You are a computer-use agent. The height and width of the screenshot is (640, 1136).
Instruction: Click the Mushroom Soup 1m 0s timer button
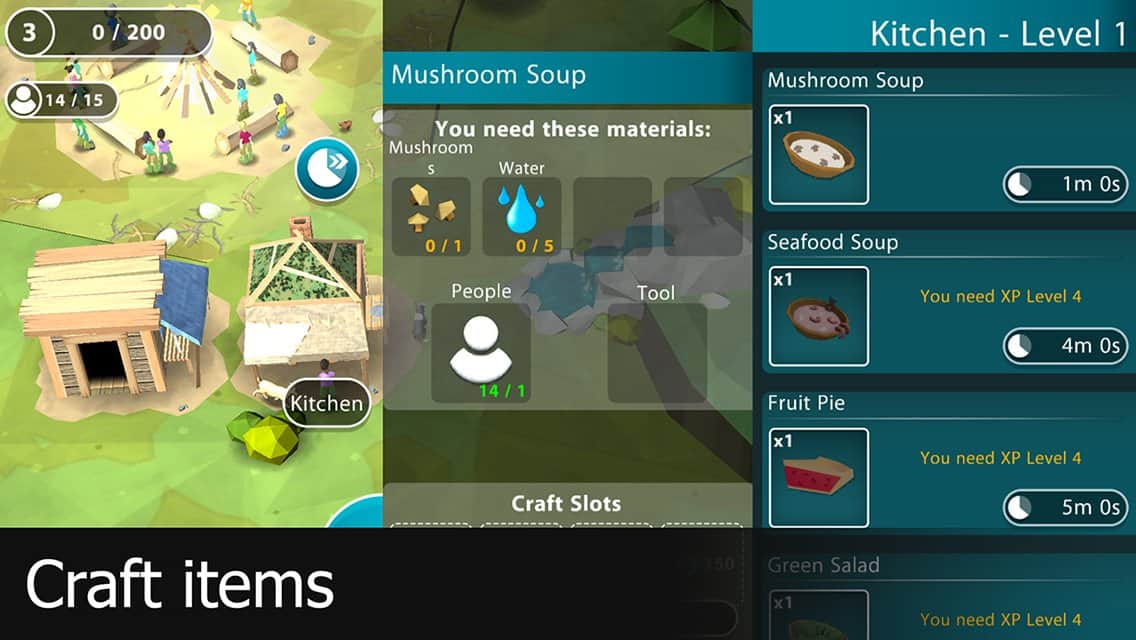pos(1065,185)
